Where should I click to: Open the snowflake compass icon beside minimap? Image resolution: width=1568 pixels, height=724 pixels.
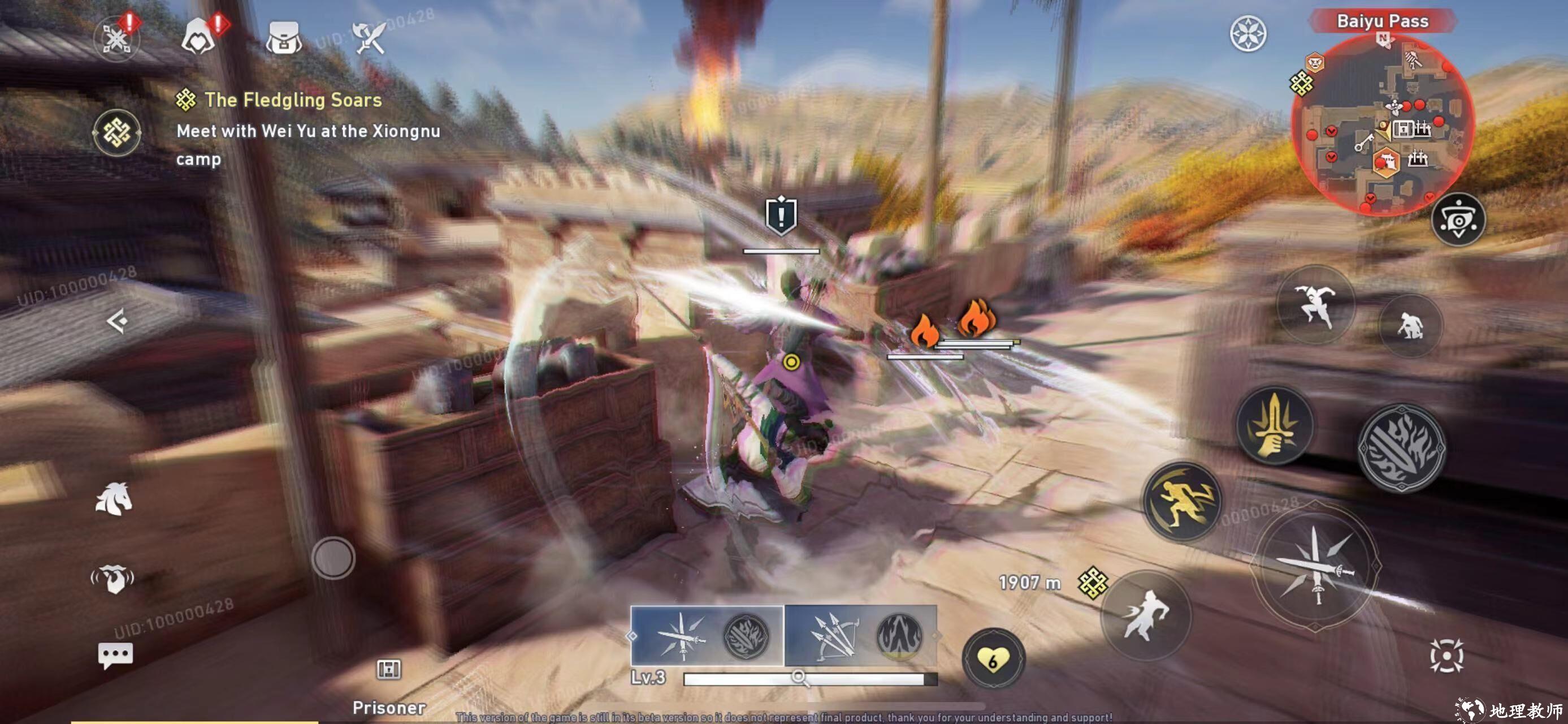click(1248, 33)
